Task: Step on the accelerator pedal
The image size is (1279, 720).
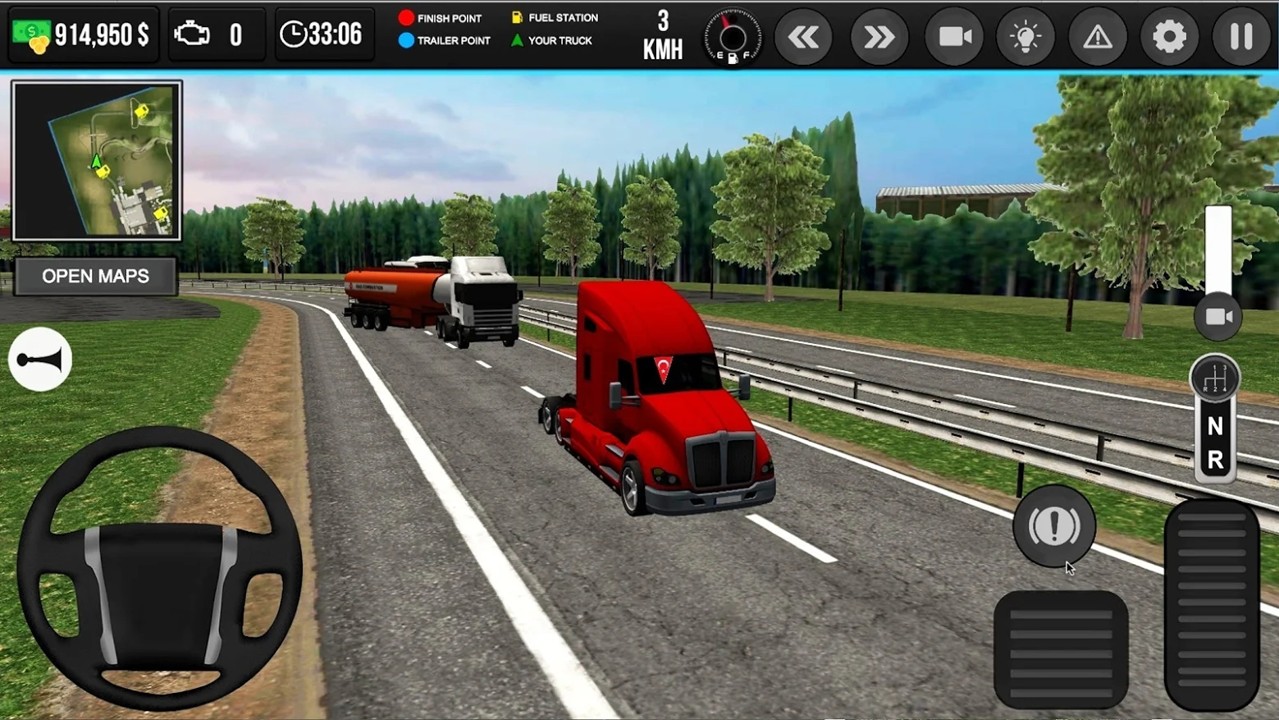Action: pyautogui.click(x=1212, y=605)
